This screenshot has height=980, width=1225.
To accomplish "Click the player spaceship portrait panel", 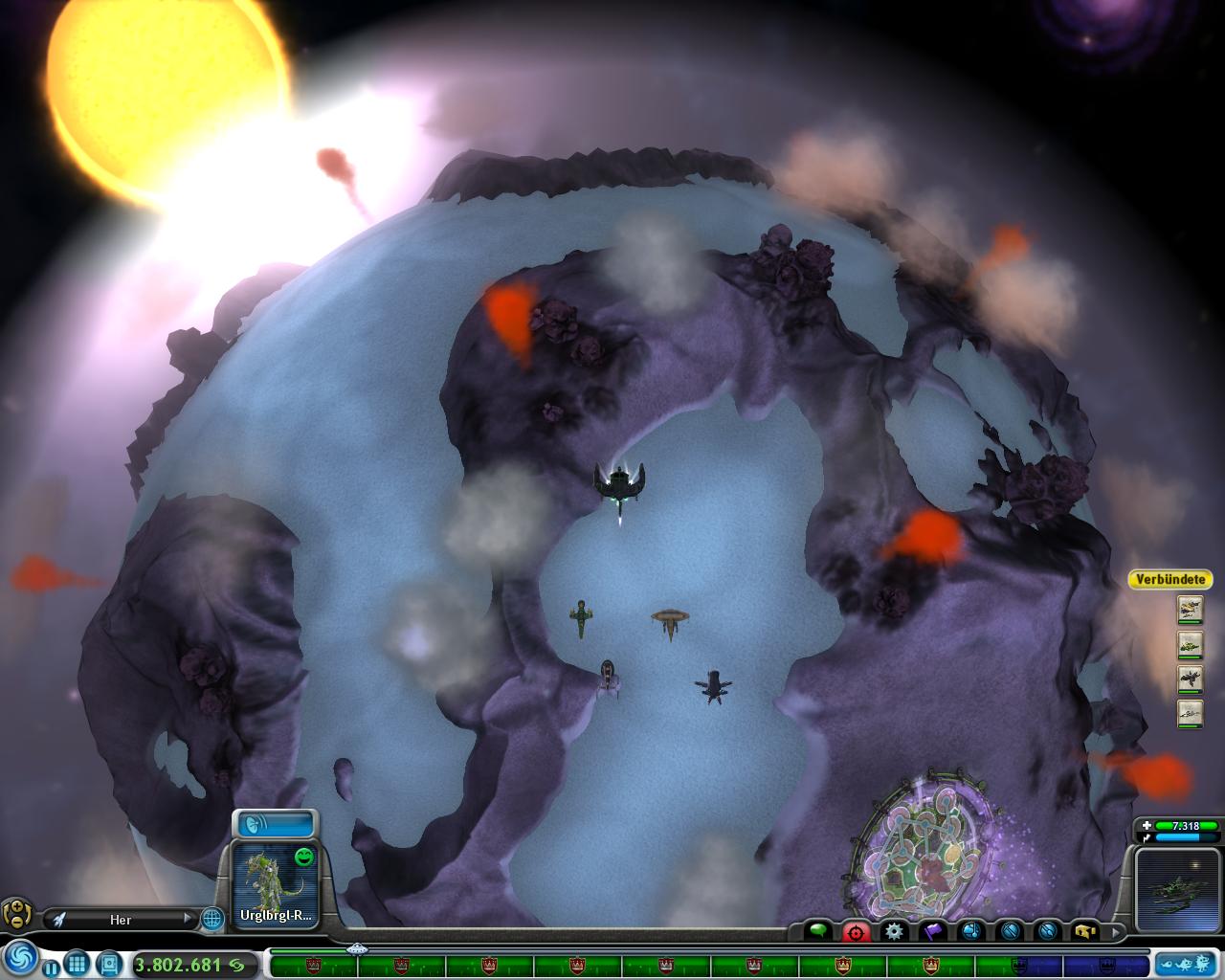I will tap(1180, 889).
